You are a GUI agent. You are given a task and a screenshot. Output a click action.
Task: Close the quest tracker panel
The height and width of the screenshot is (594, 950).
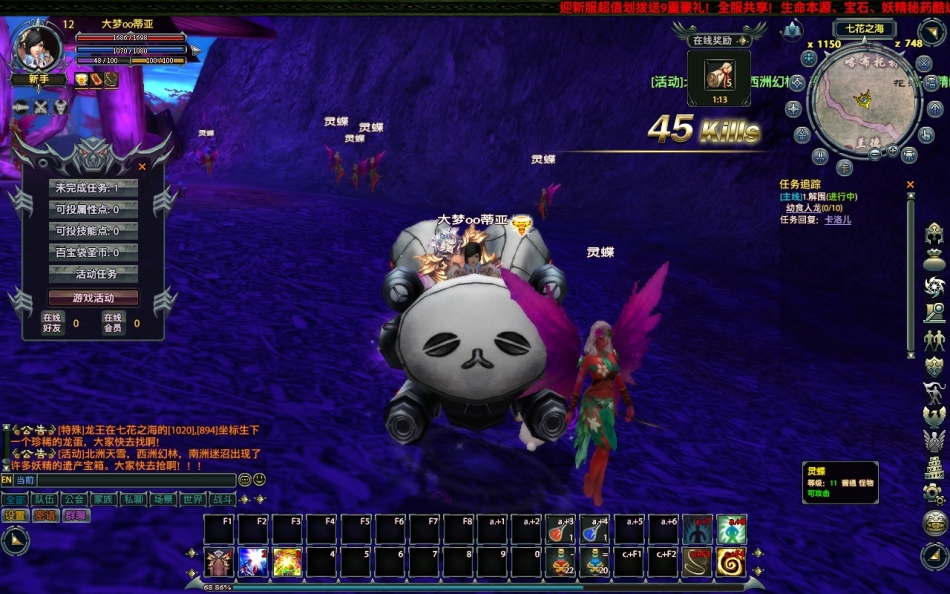click(910, 184)
